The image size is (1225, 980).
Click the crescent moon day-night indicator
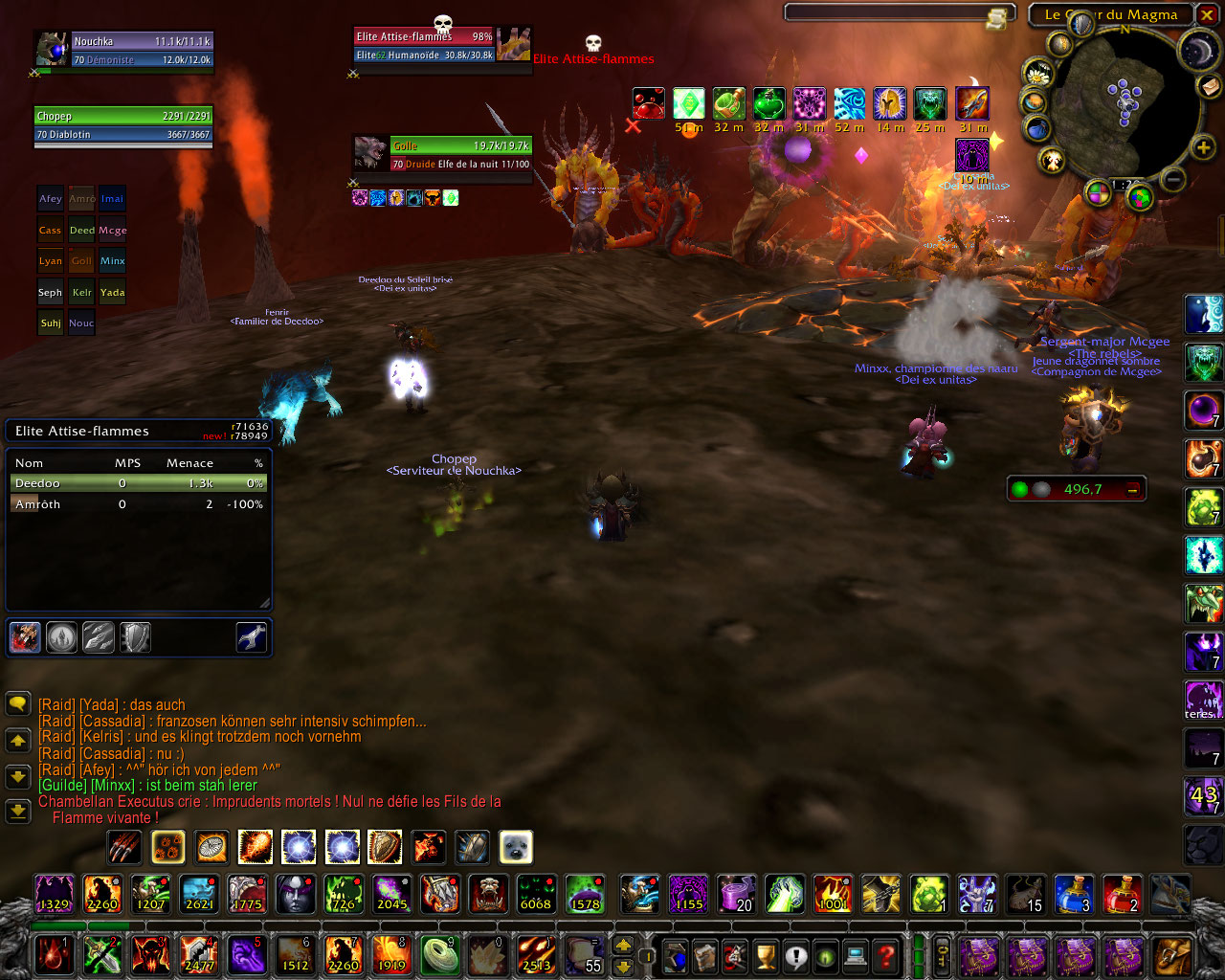point(1197,52)
